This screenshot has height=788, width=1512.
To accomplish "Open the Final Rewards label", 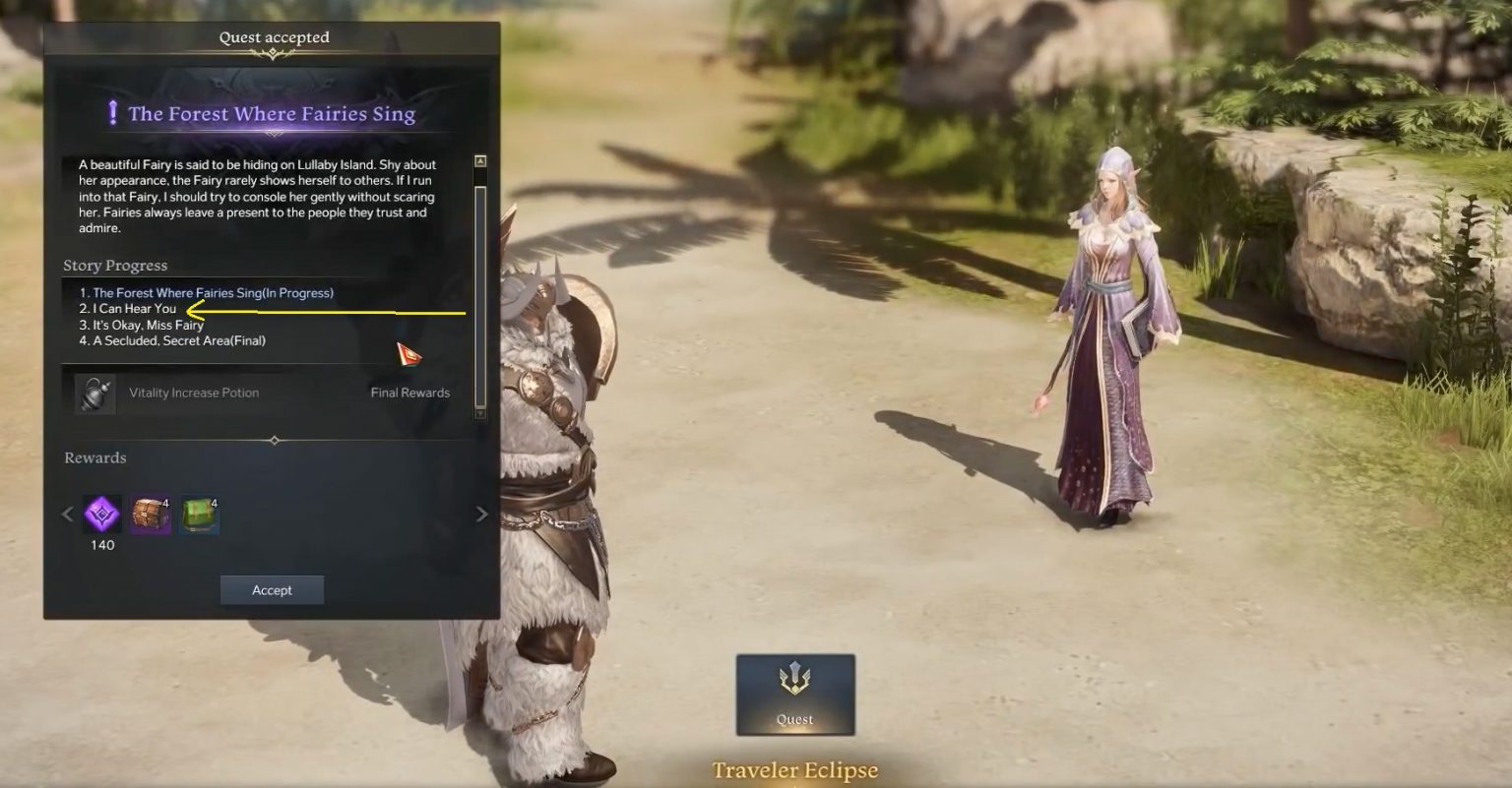I will (x=409, y=392).
